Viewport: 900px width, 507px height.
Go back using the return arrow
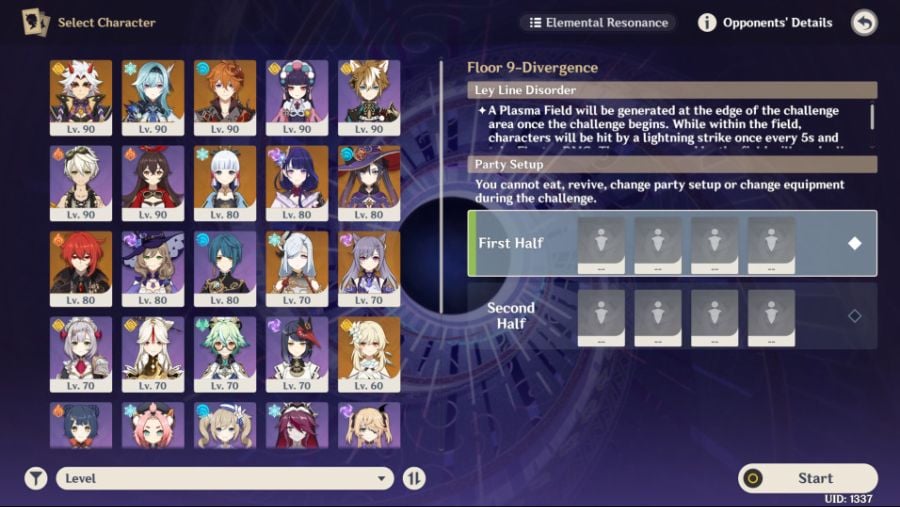pos(864,22)
